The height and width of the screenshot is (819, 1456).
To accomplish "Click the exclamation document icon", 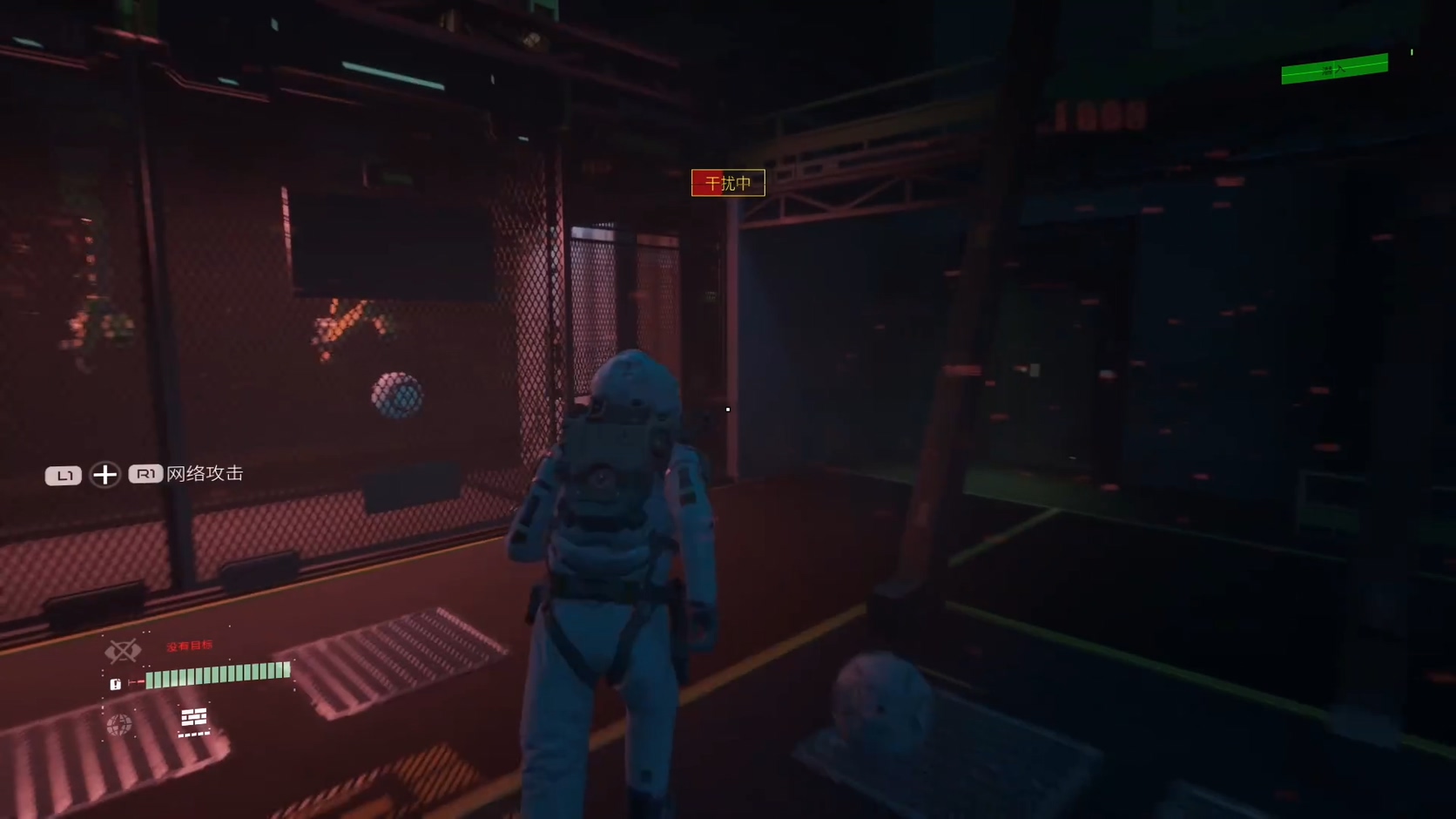I will pyautogui.click(x=115, y=684).
